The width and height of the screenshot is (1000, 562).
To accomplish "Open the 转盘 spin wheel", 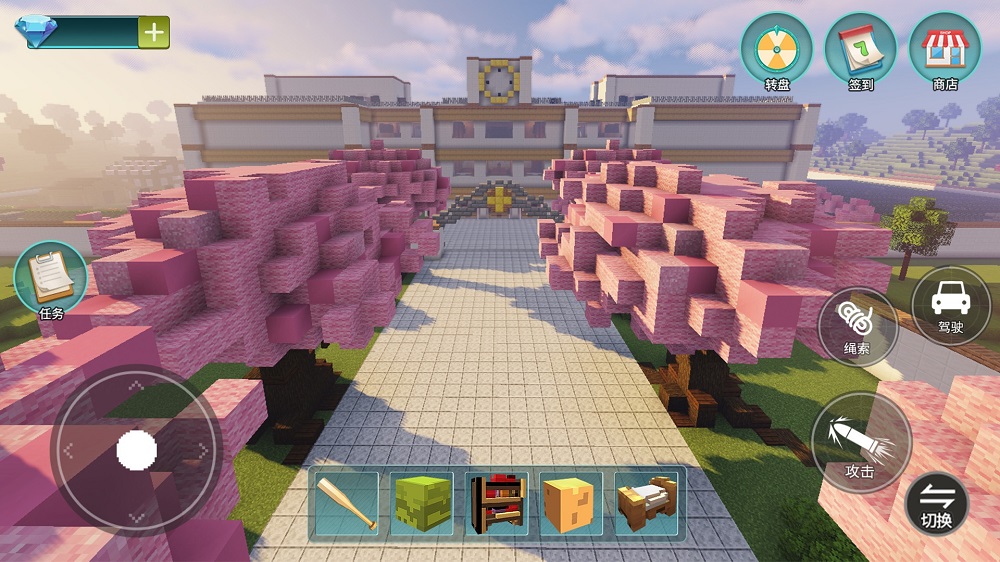I will tap(776, 53).
